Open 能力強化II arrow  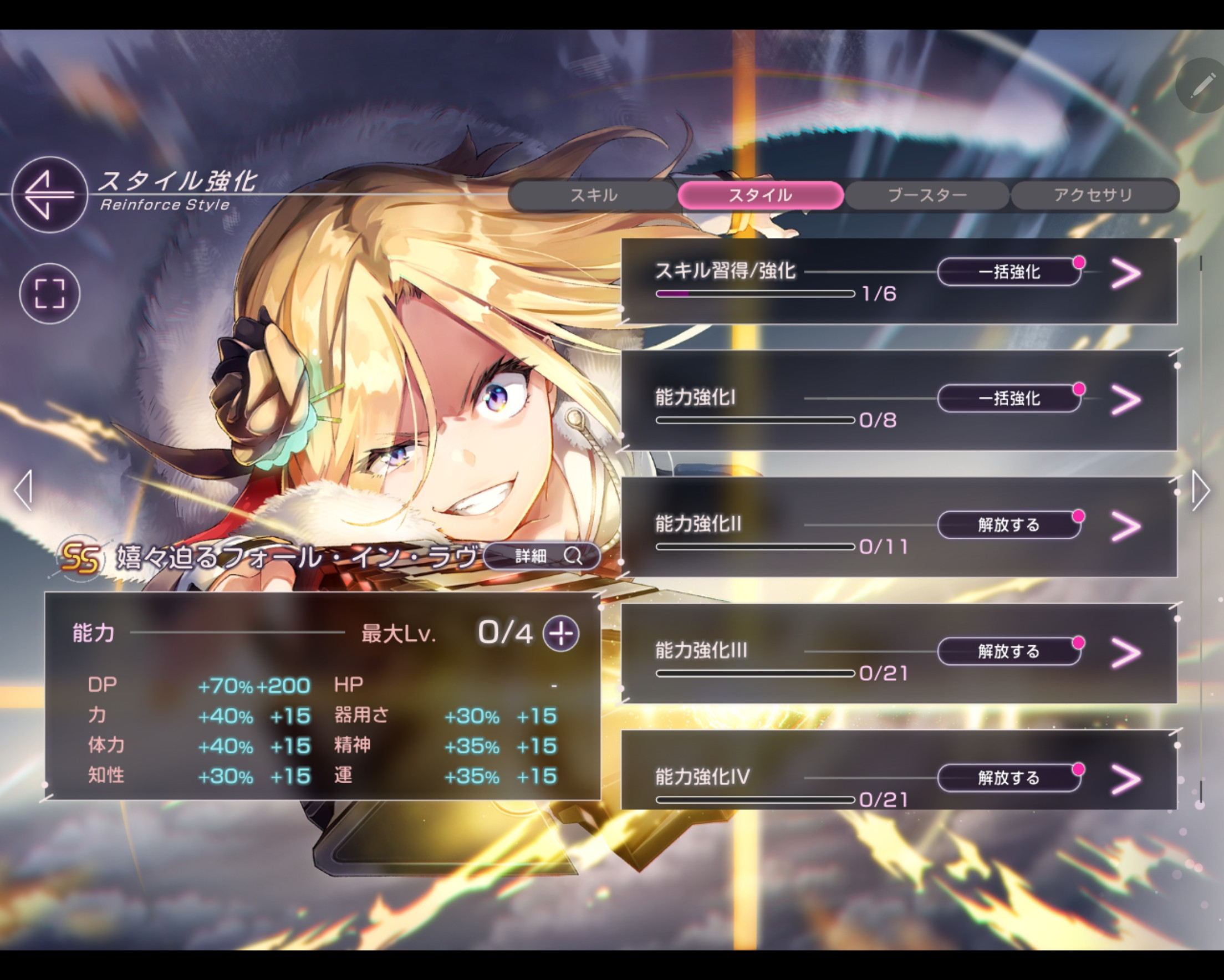[1126, 527]
